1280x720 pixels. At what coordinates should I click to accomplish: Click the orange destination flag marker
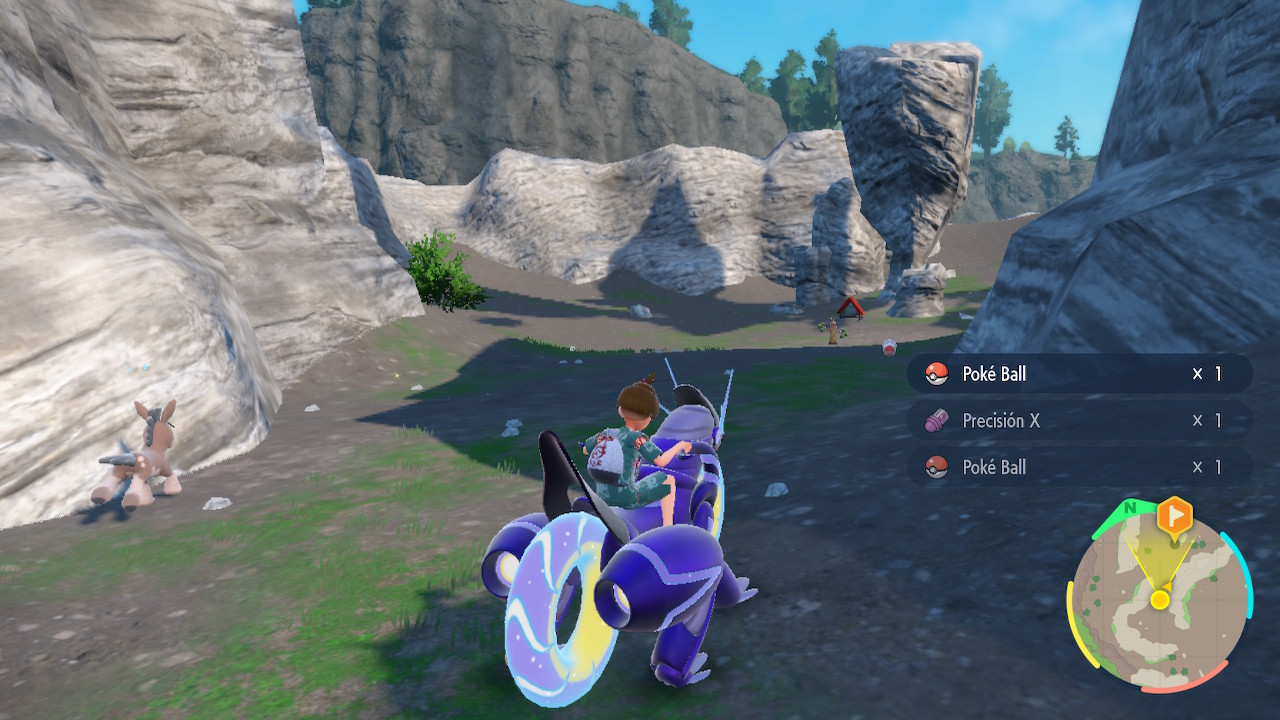click(x=1175, y=516)
